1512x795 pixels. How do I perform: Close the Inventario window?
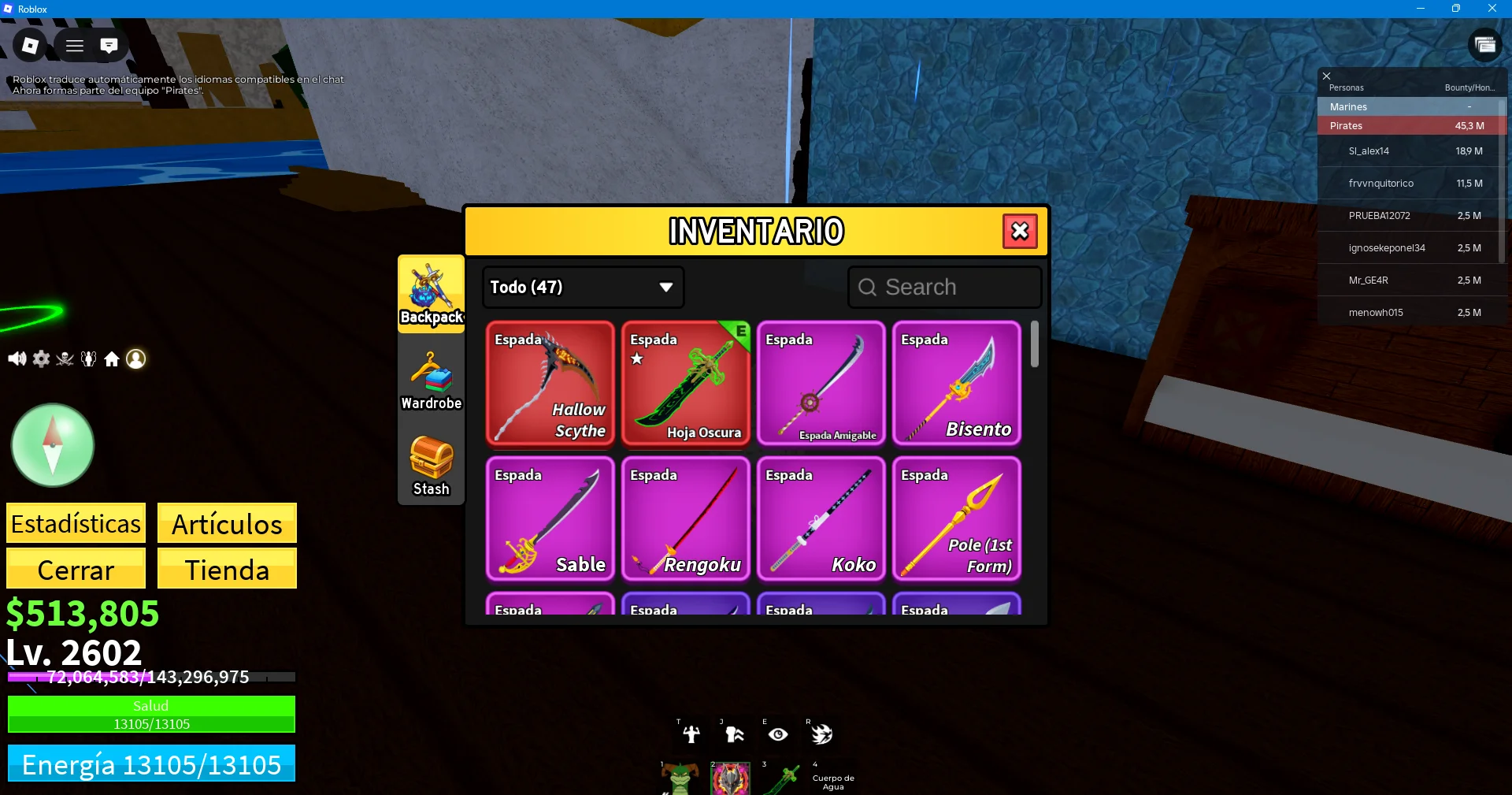[1020, 231]
